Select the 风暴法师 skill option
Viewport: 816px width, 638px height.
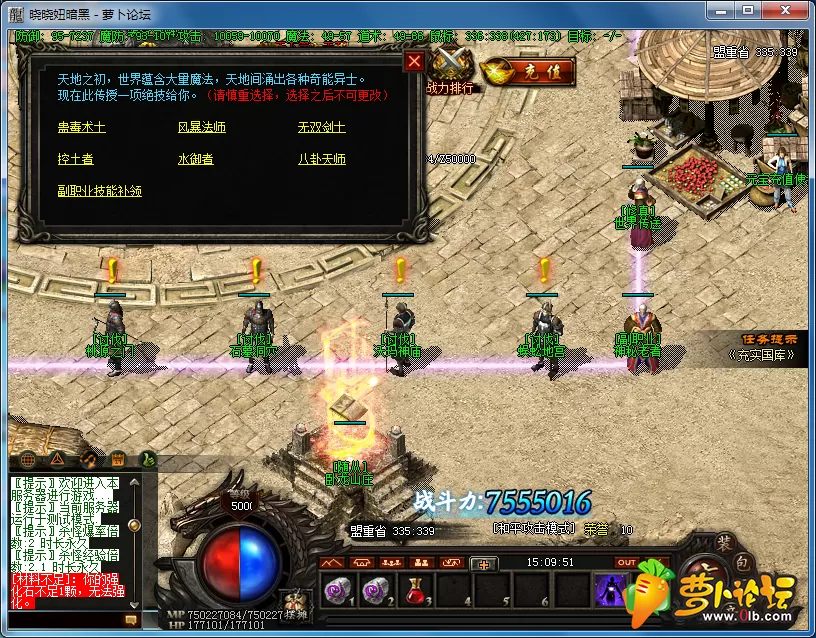201,128
